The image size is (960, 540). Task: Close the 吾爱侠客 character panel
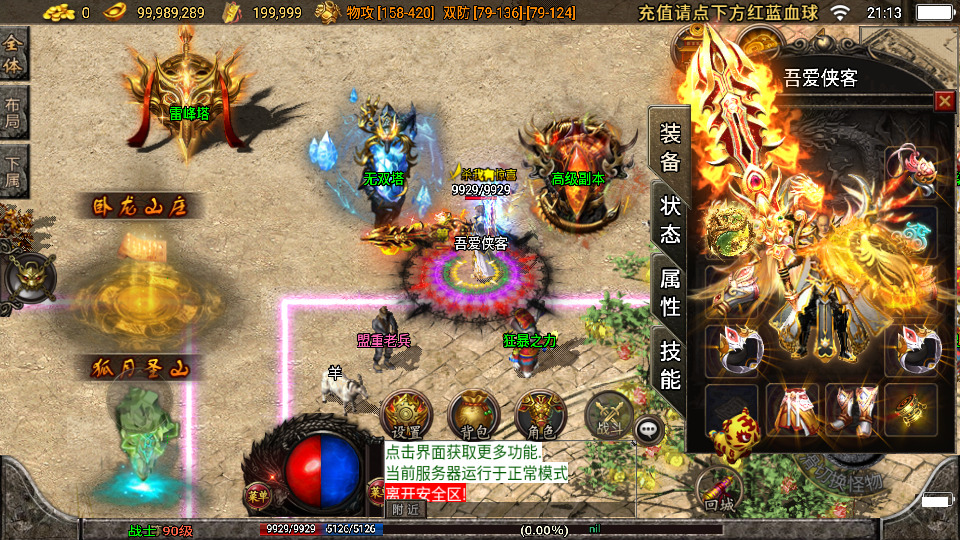click(x=943, y=101)
